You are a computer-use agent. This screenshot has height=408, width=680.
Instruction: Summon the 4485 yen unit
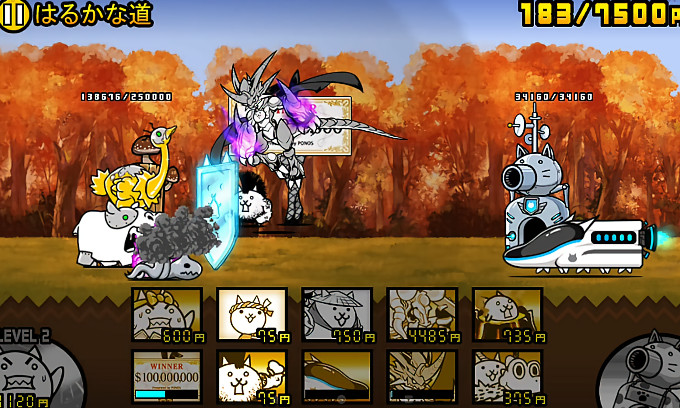(x=422, y=314)
